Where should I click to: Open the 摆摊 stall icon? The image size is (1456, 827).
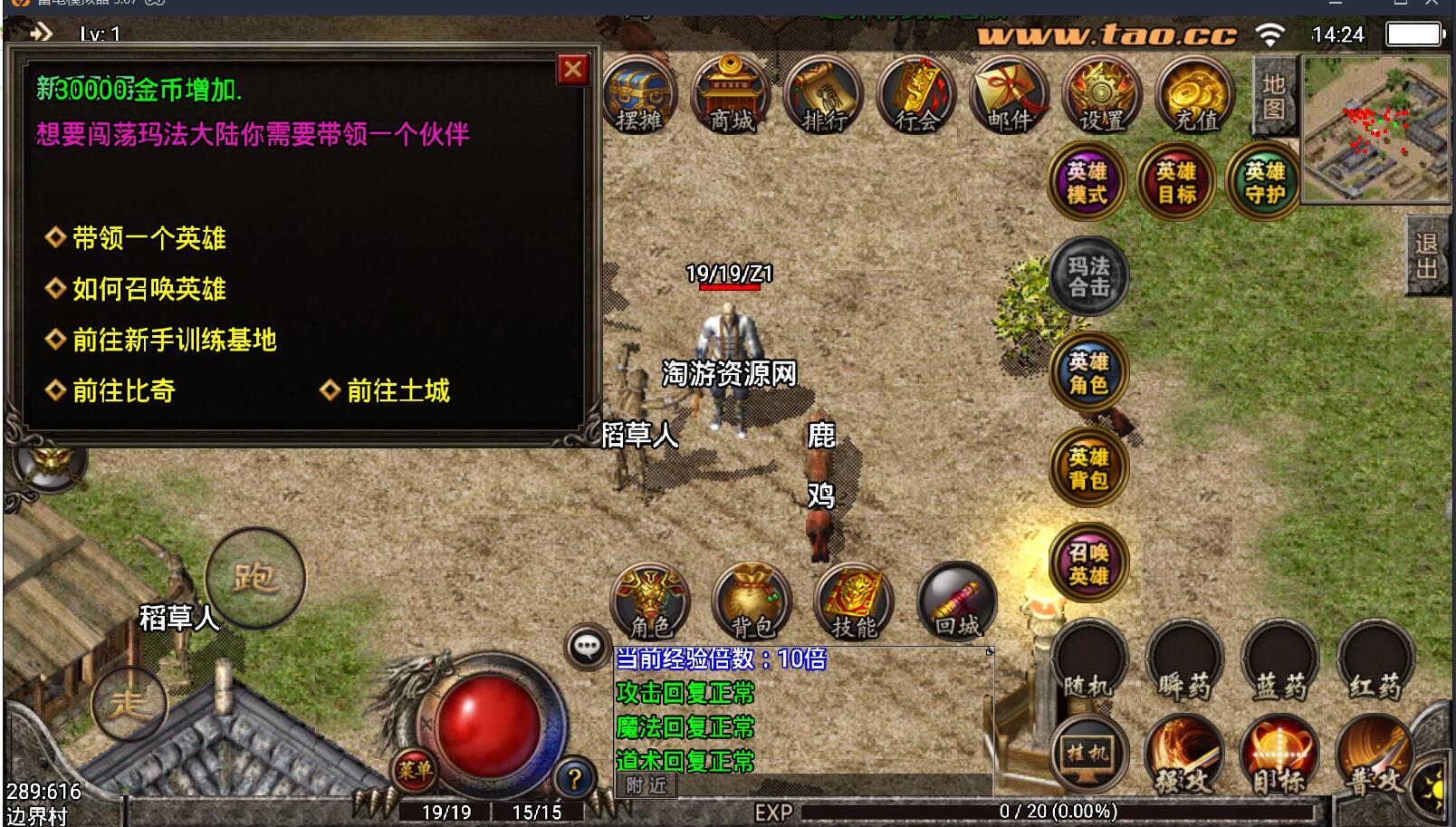(x=639, y=95)
